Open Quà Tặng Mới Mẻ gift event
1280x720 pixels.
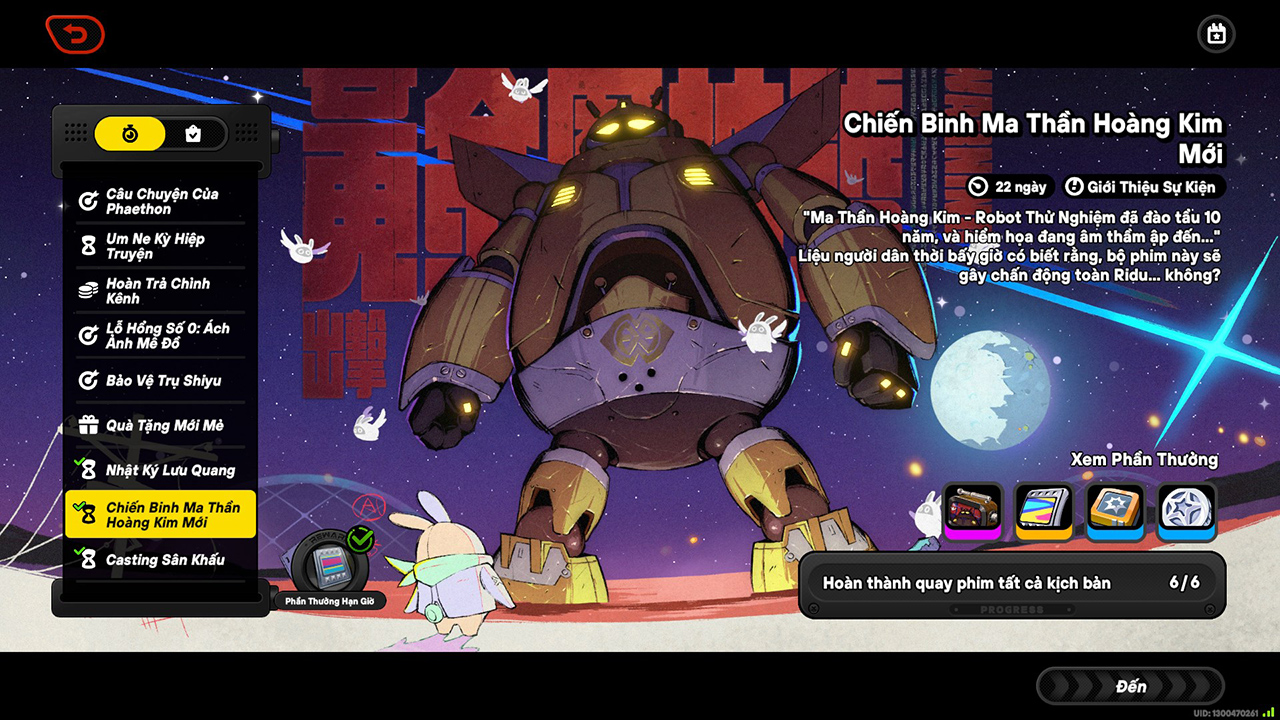[160, 426]
